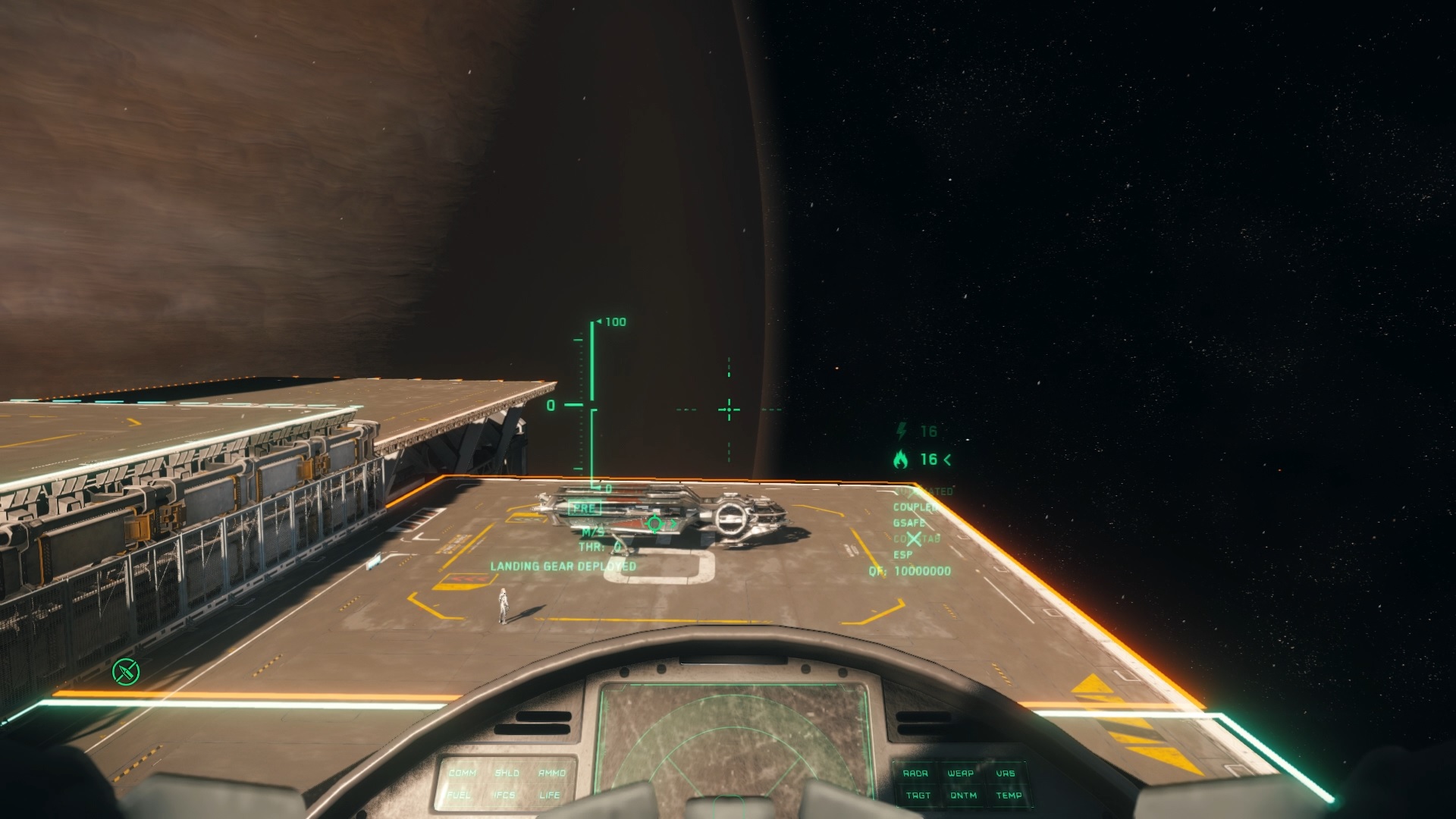
Task: Activate the IFCS dashboard button
Action: [x=504, y=795]
